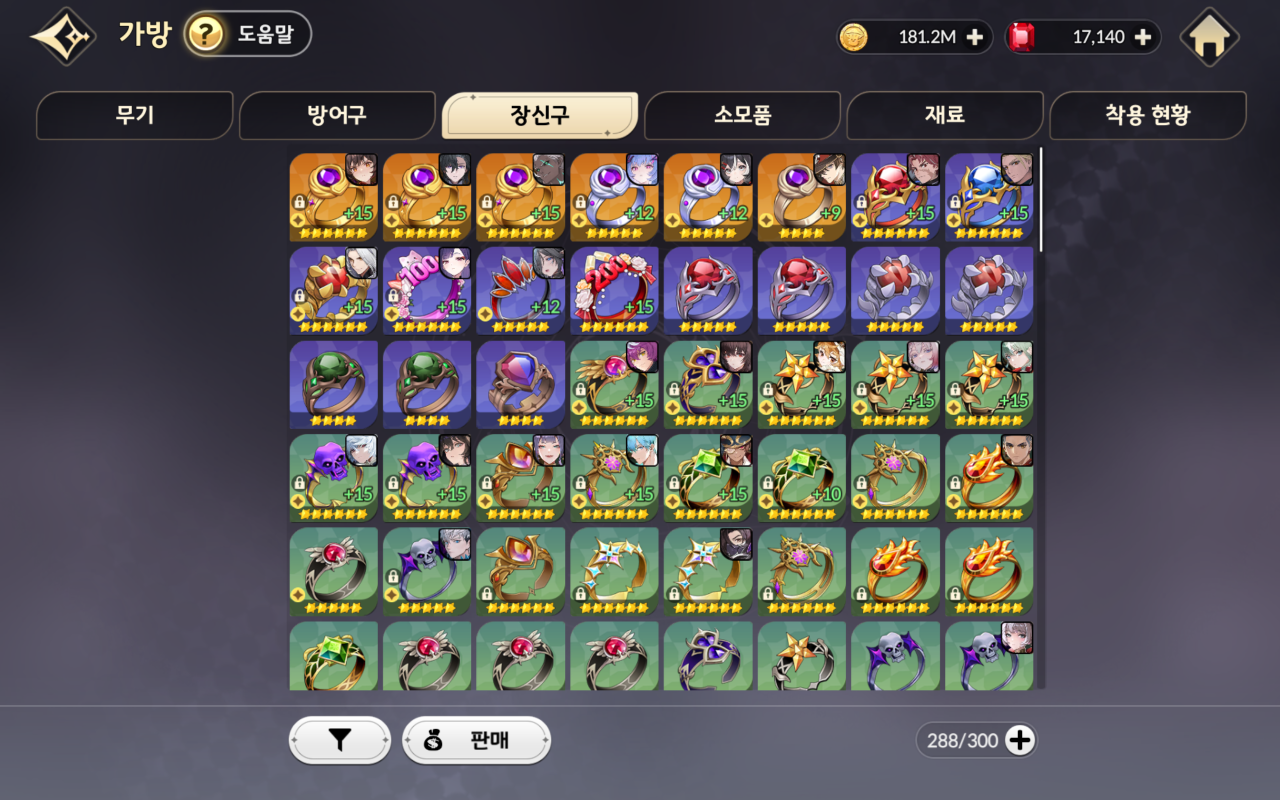Select the +15 purple gem ring in first slot
This screenshot has height=800, width=1280.
point(333,195)
